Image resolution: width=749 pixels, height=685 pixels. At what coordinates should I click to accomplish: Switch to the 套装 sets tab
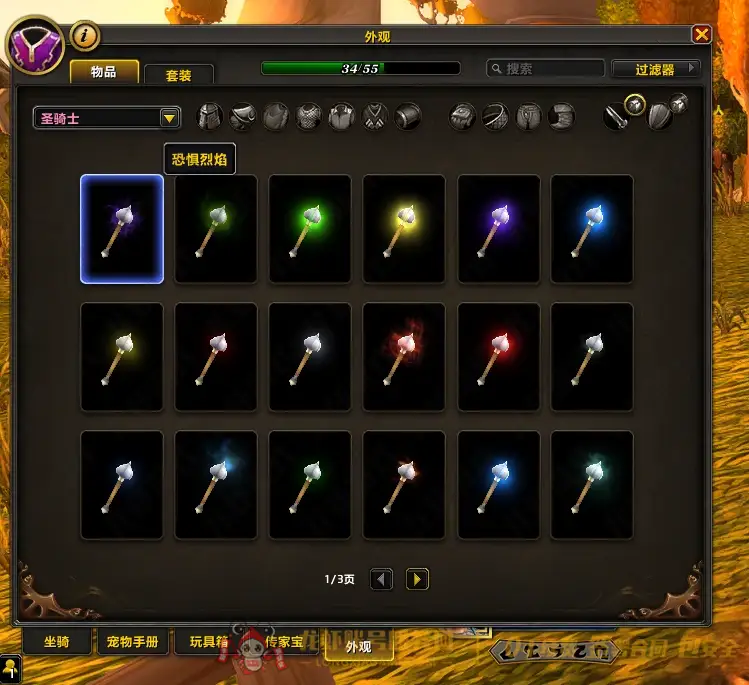coord(179,75)
